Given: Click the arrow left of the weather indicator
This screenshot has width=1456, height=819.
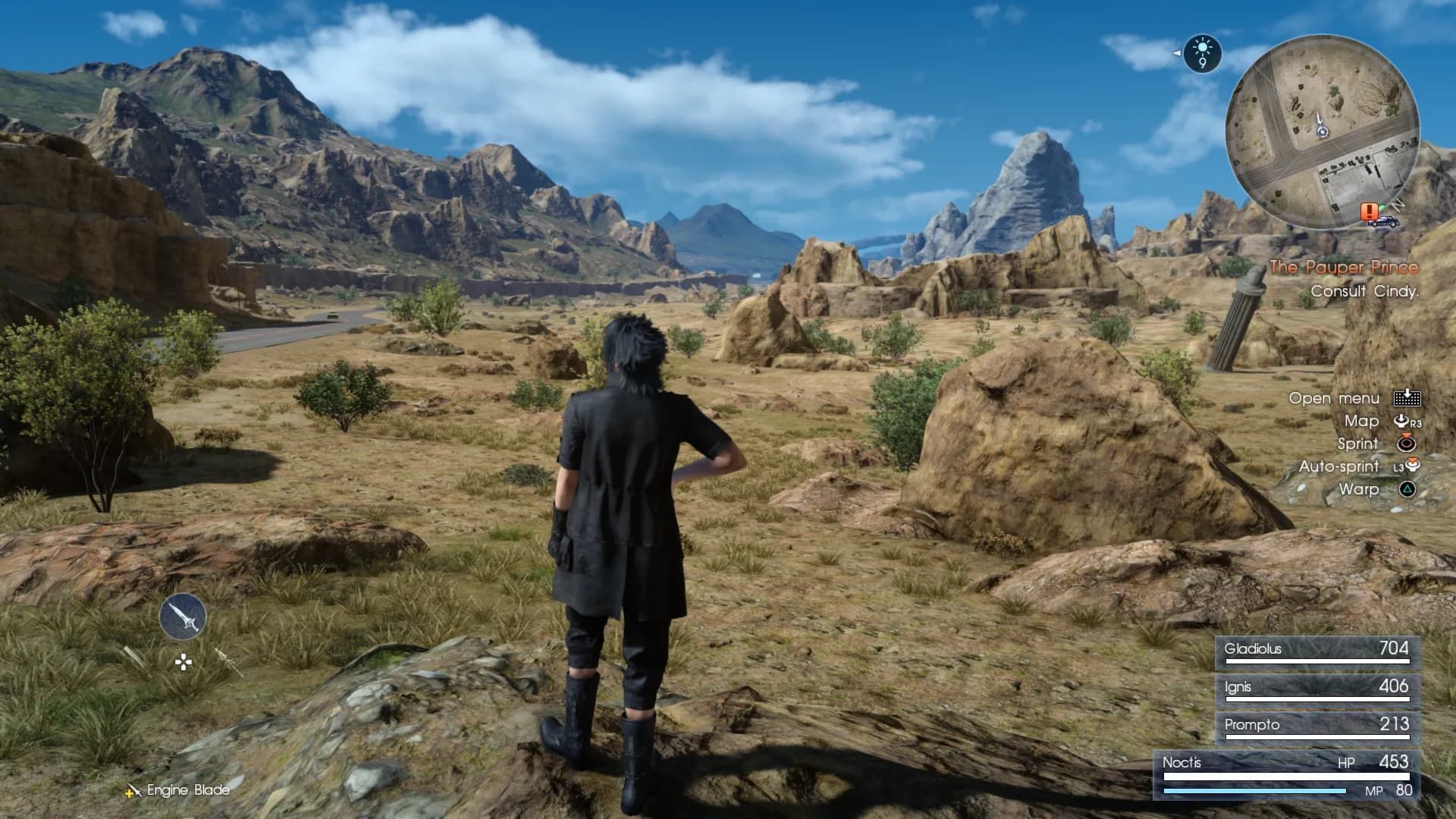Looking at the screenshot, I should click(x=1176, y=53).
